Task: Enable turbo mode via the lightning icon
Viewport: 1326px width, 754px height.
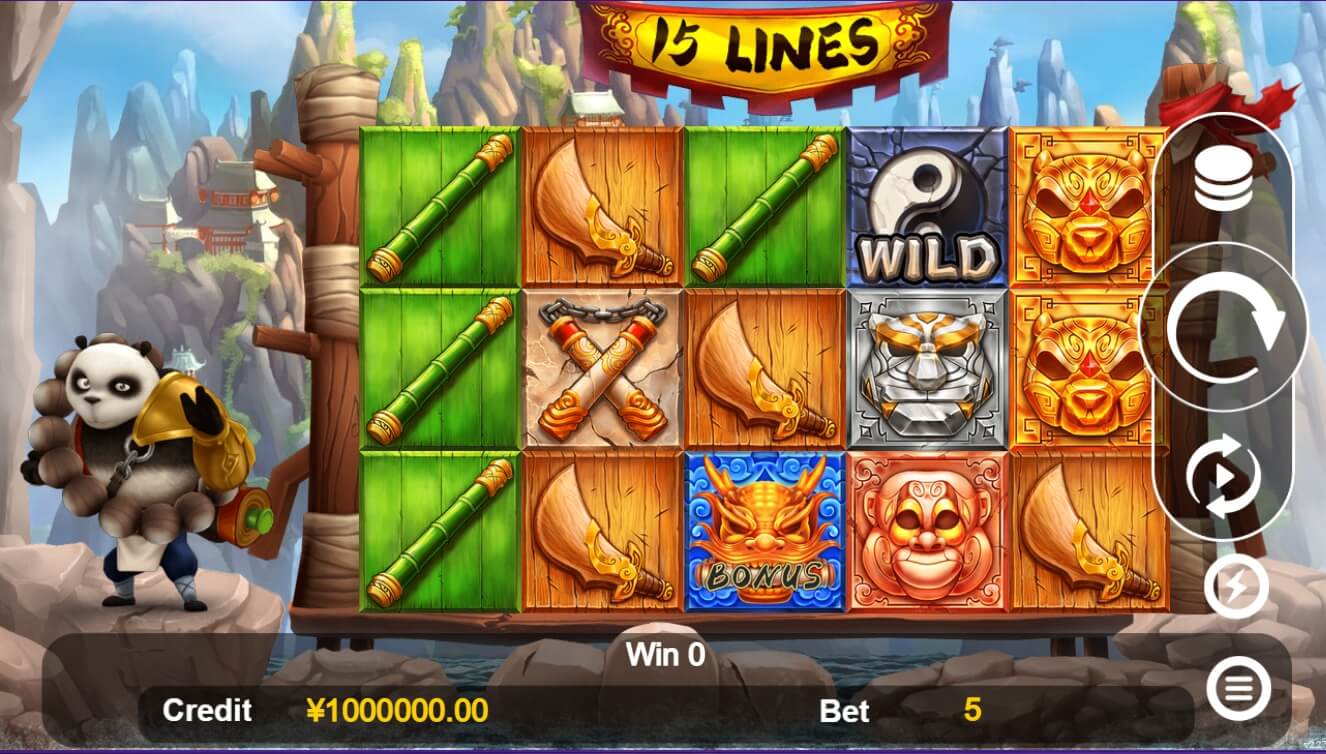Action: click(x=1231, y=585)
